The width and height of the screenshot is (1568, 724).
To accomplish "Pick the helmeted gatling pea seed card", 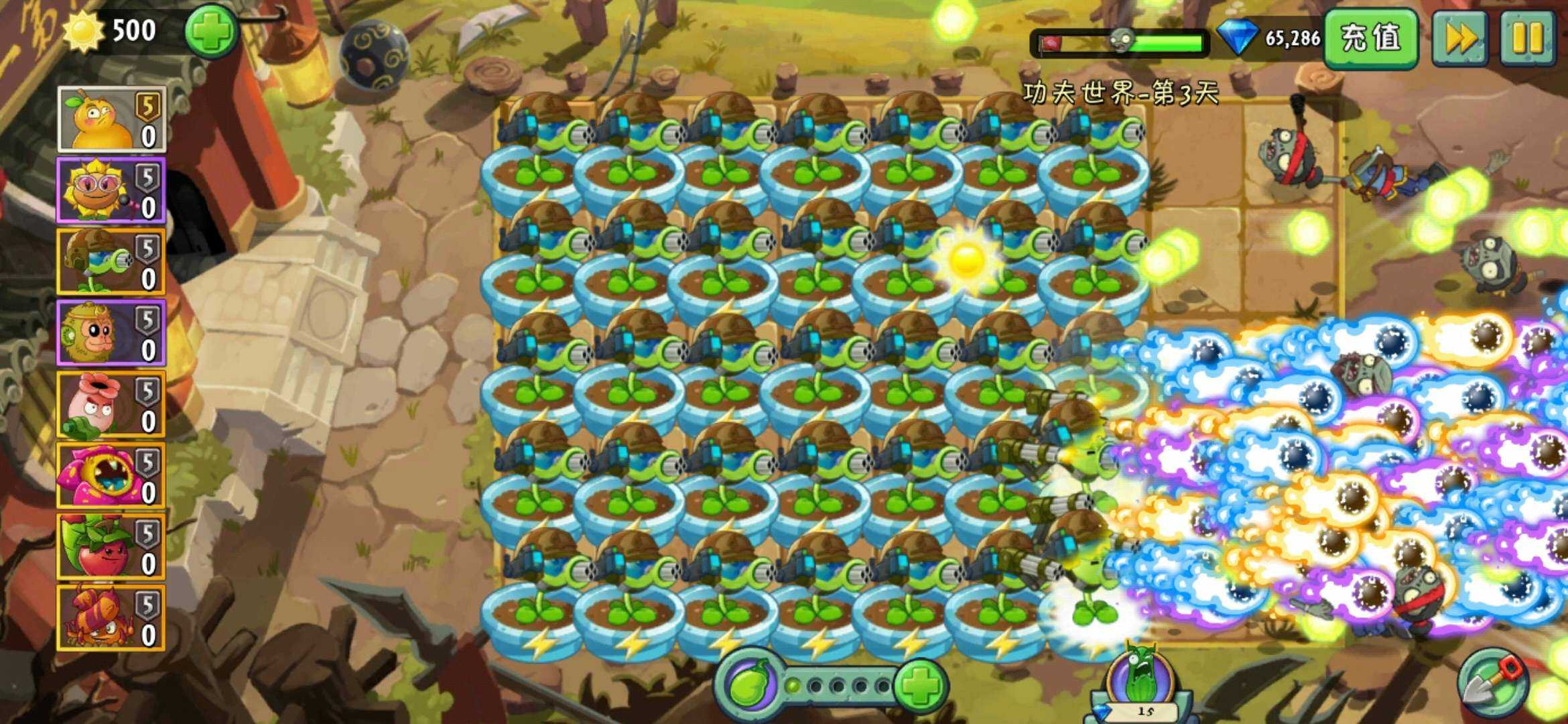I will click(x=111, y=262).
